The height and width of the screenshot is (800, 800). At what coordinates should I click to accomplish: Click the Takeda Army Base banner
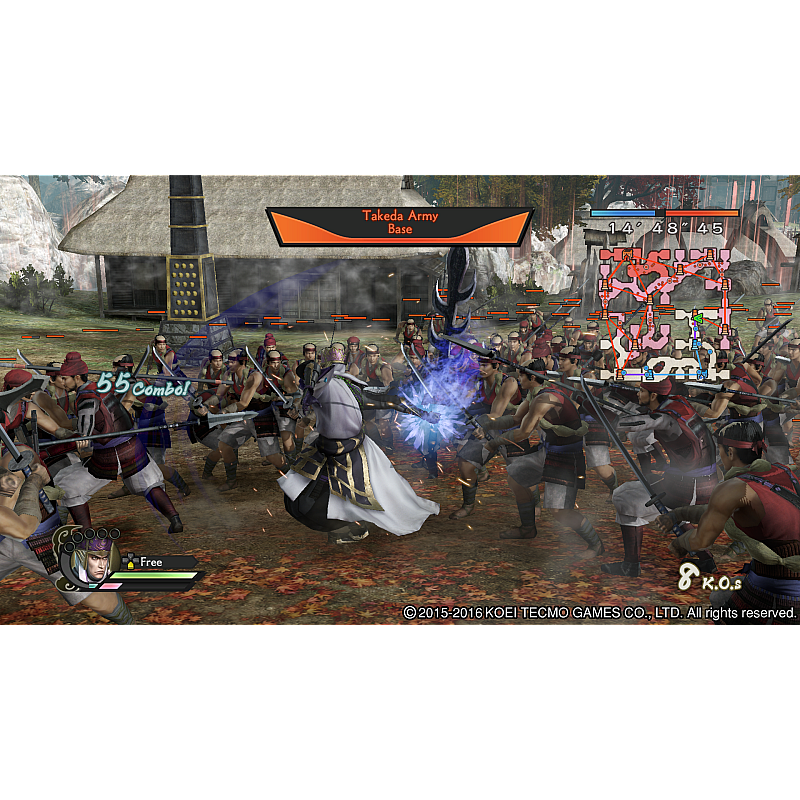(x=399, y=223)
